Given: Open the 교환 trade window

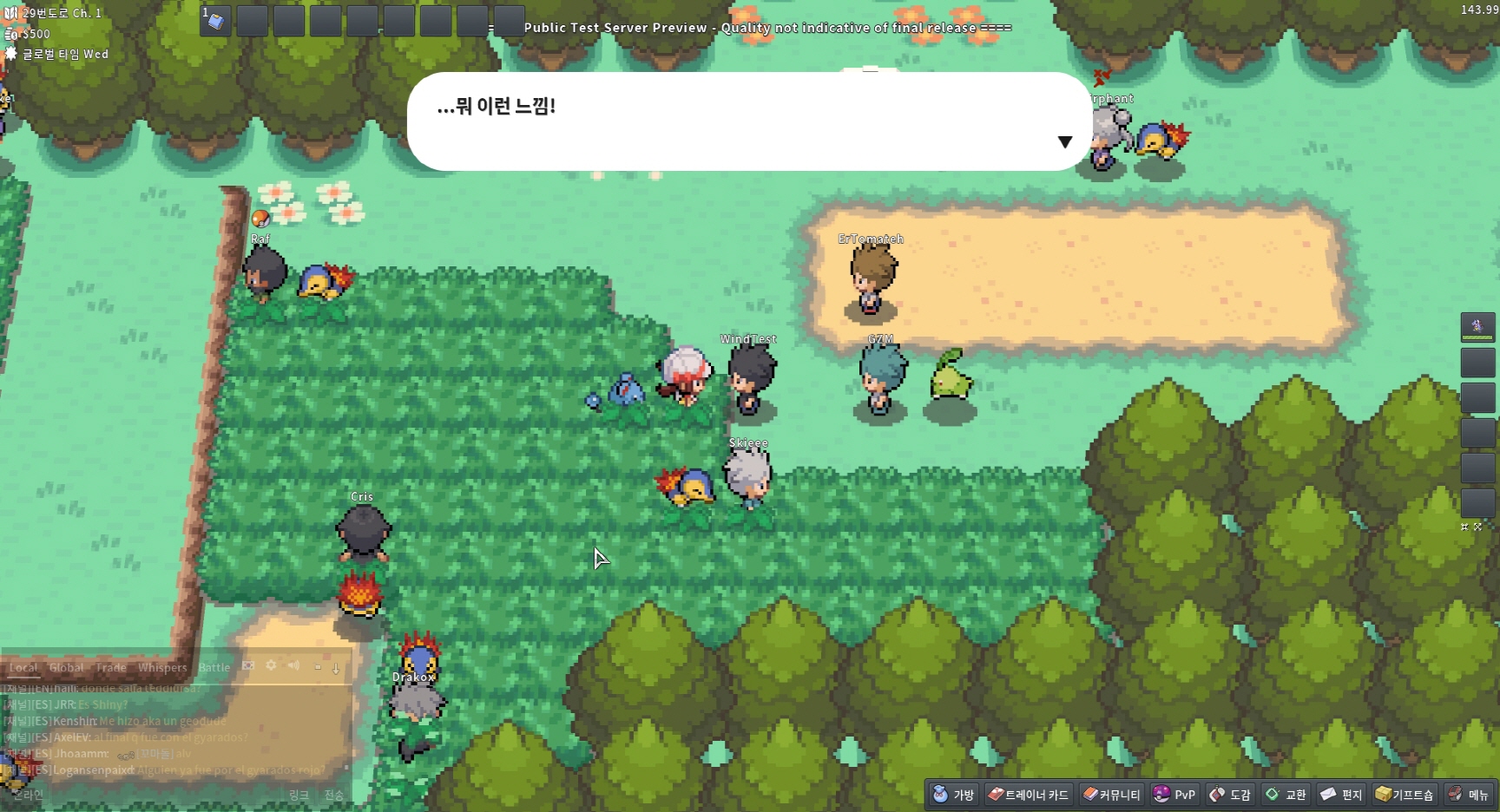Looking at the screenshot, I should click(x=1286, y=794).
